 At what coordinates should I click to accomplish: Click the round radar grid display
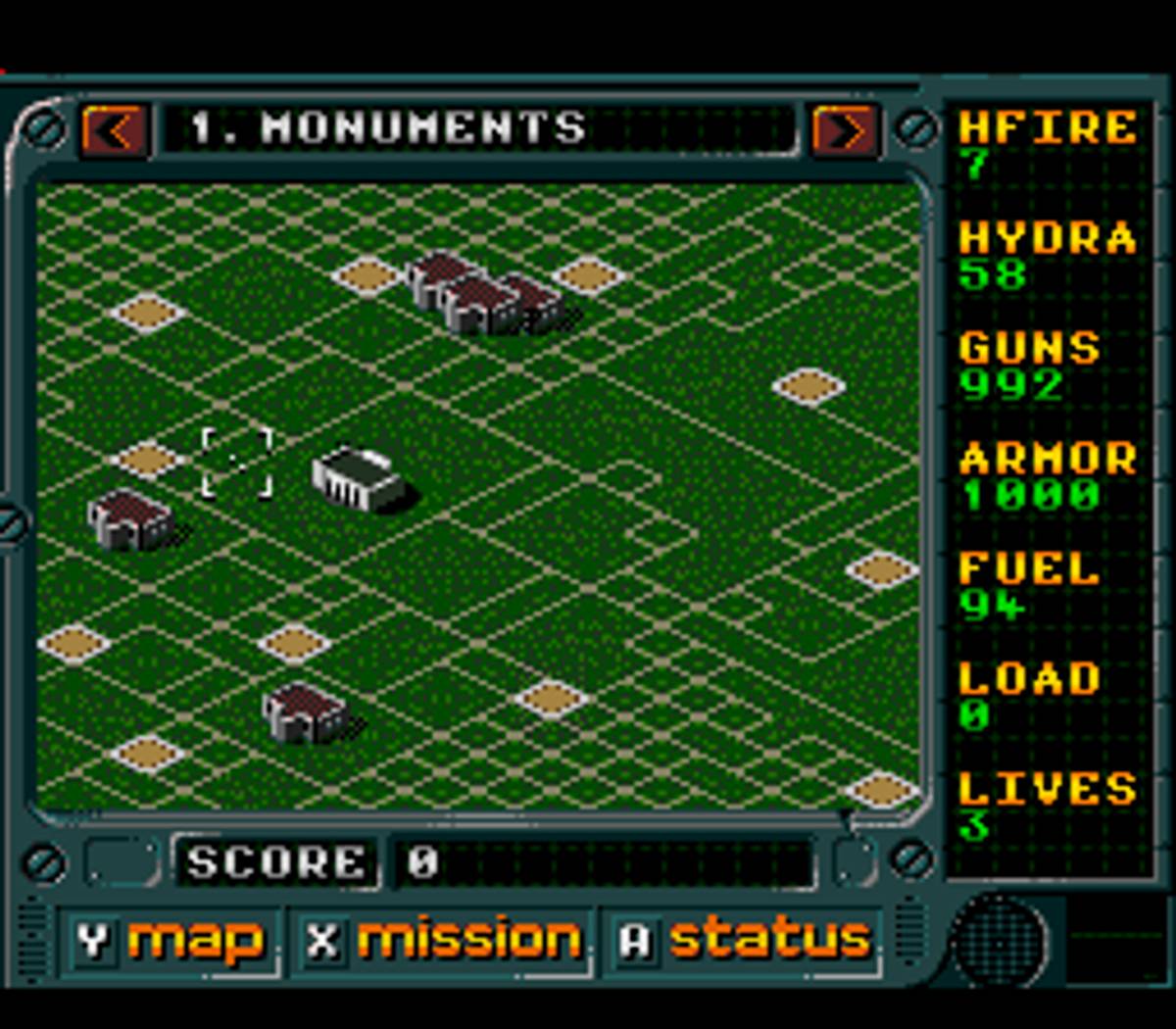1000,943
